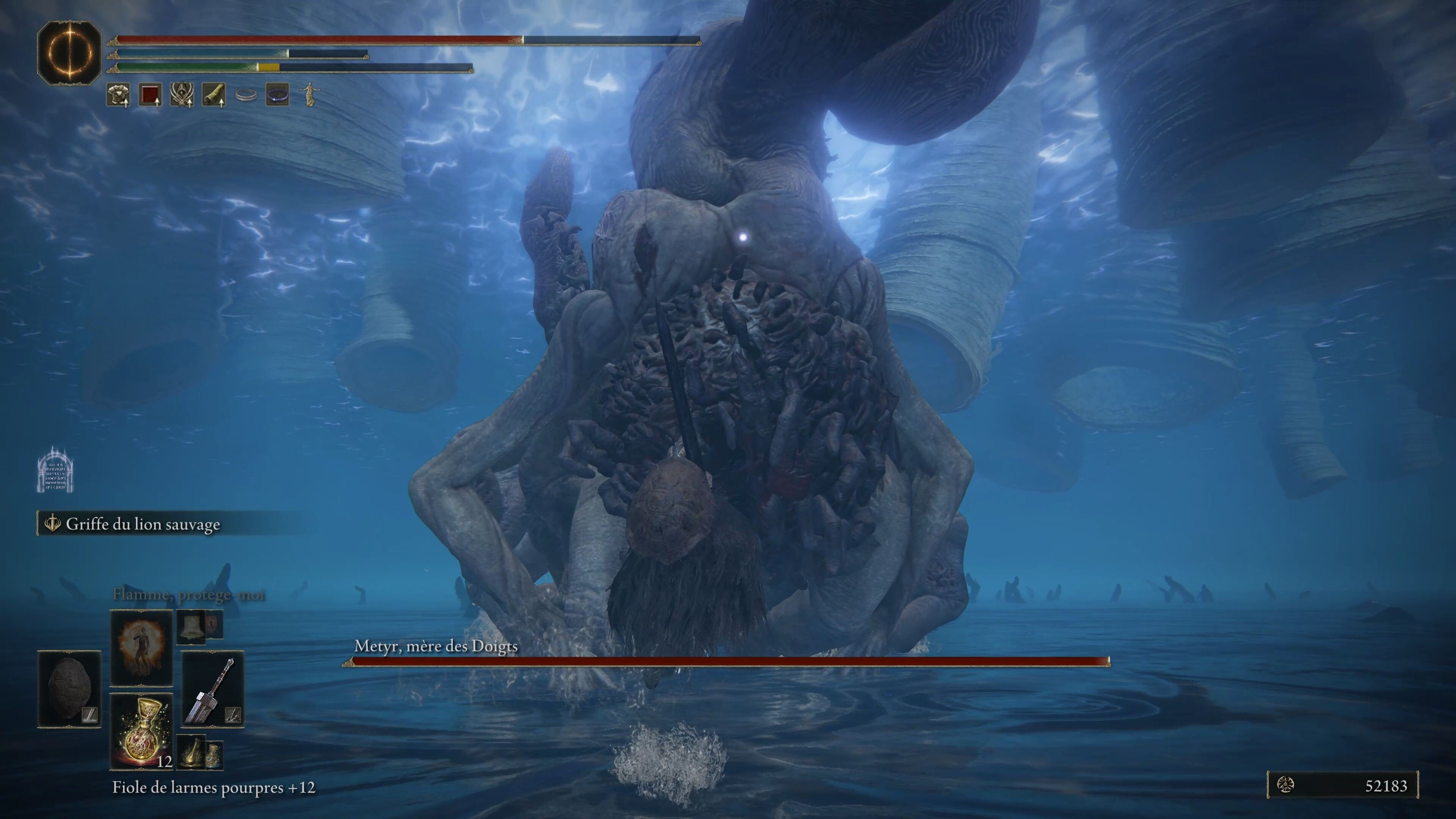This screenshot has height=819, width=1456.
Task: Click the gravestone summon indicator icon
Action: (x=55, y=470)
